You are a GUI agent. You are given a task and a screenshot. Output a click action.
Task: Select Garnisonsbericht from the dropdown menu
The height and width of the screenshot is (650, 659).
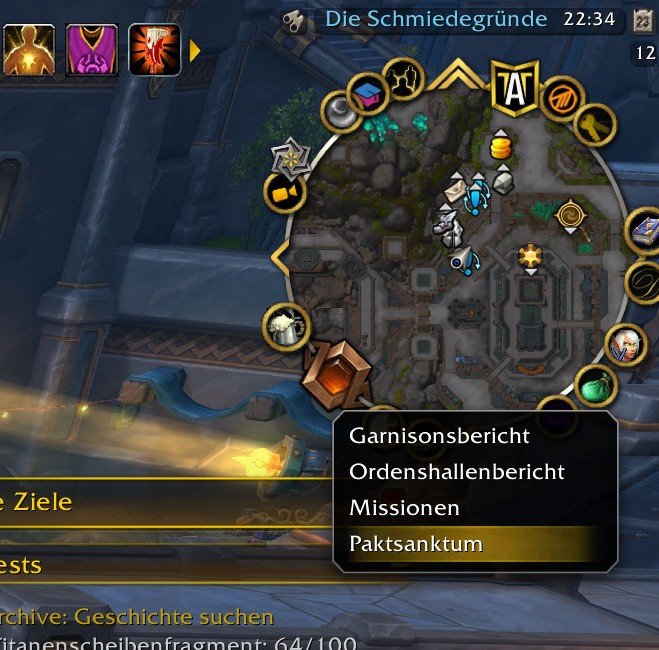click(439, 436)
